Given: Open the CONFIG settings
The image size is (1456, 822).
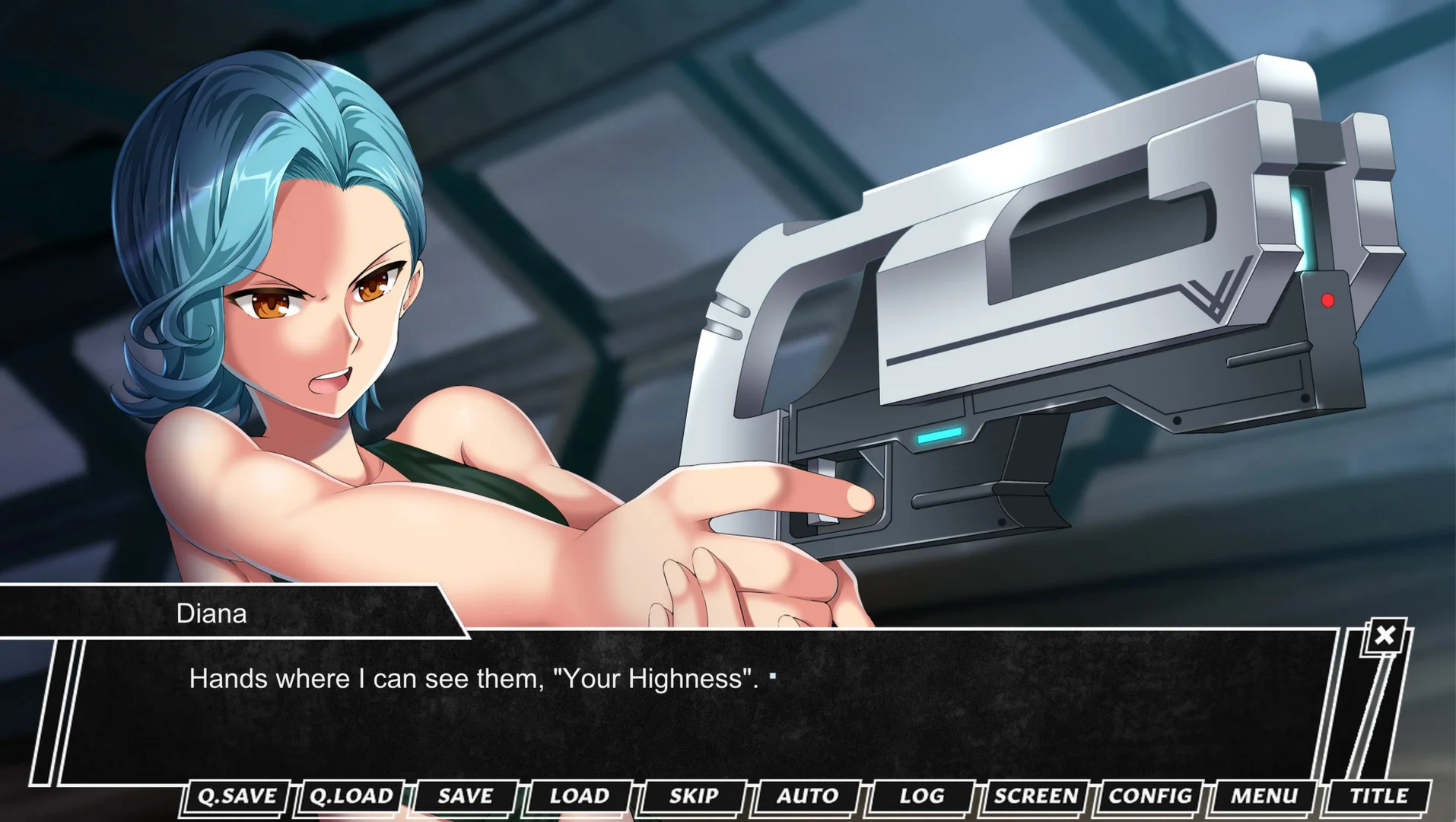Looking at the screenshot, I should pyautogui.click(x=1149, y=796).
